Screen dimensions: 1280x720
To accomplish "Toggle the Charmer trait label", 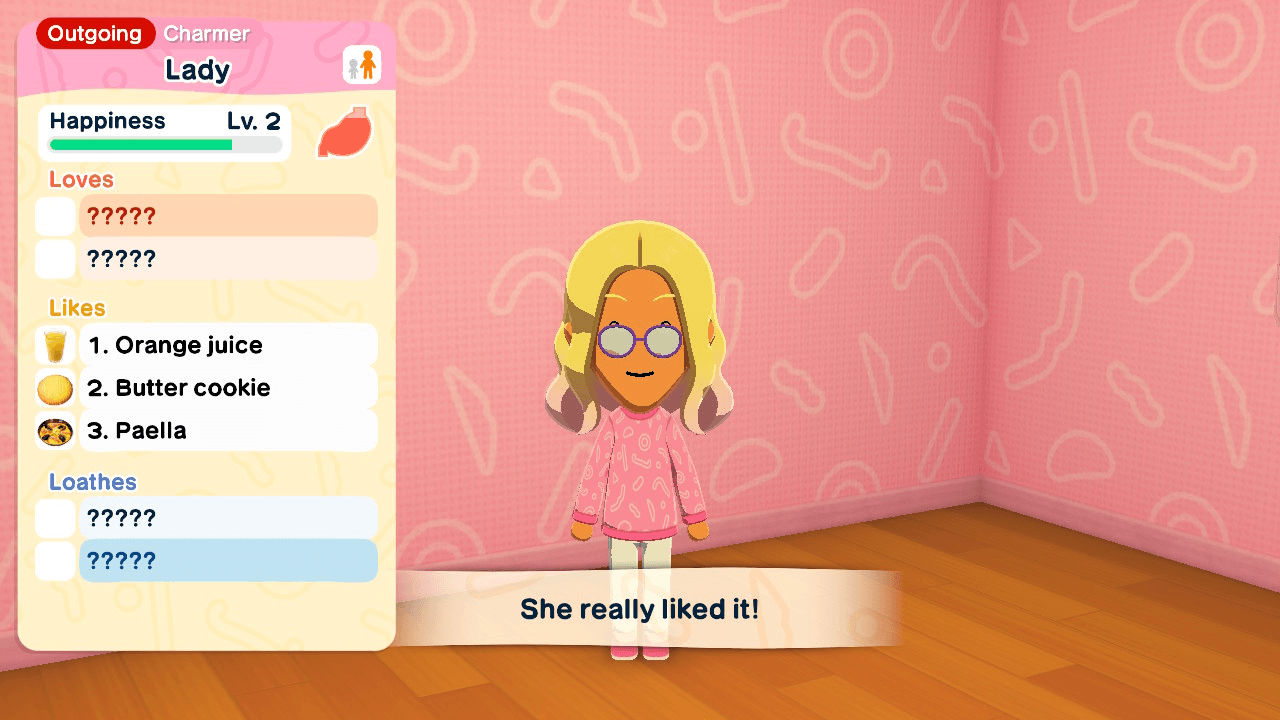I will 205,33.
